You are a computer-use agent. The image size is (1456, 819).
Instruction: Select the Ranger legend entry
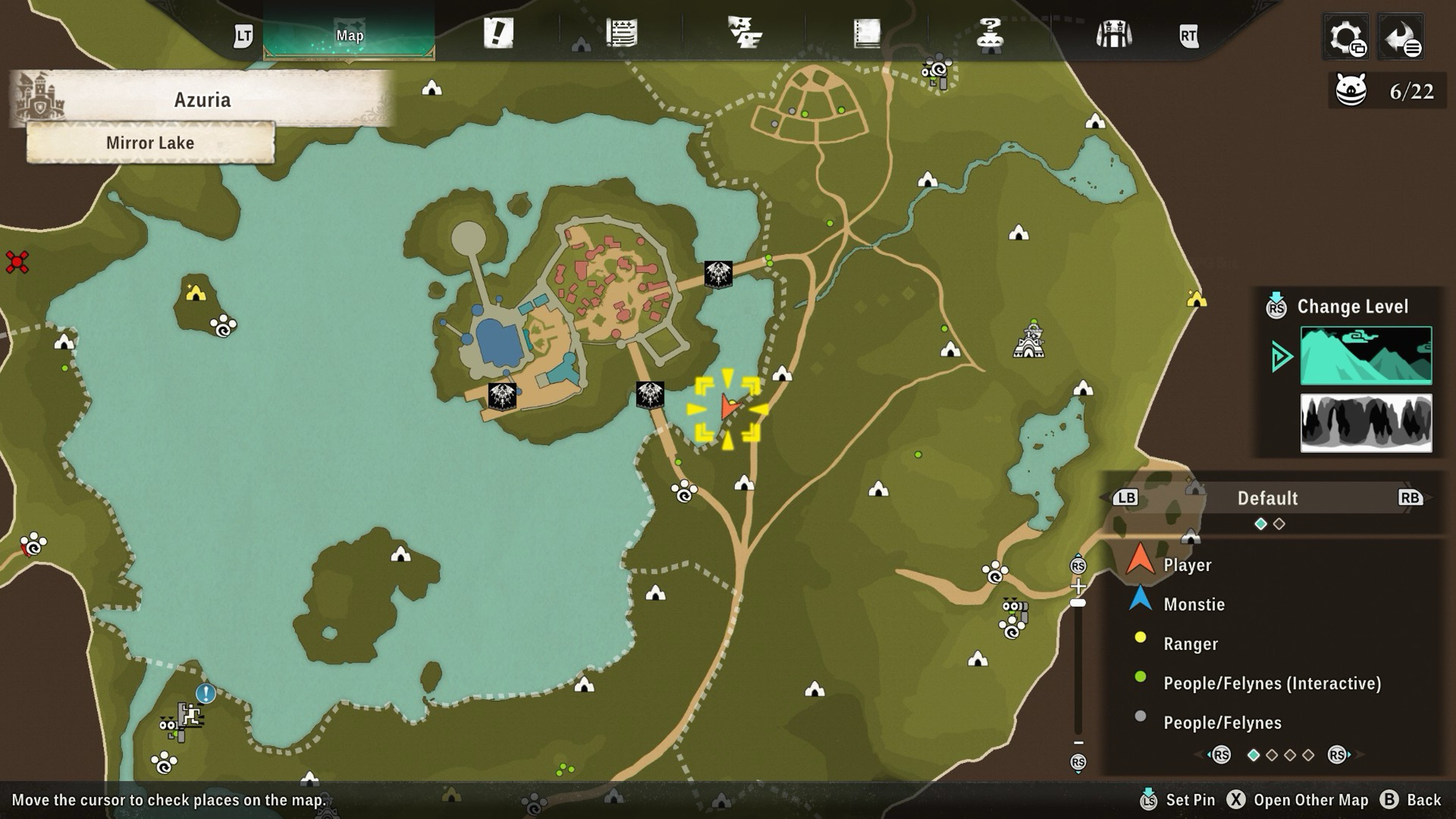tap(1191, 644)
